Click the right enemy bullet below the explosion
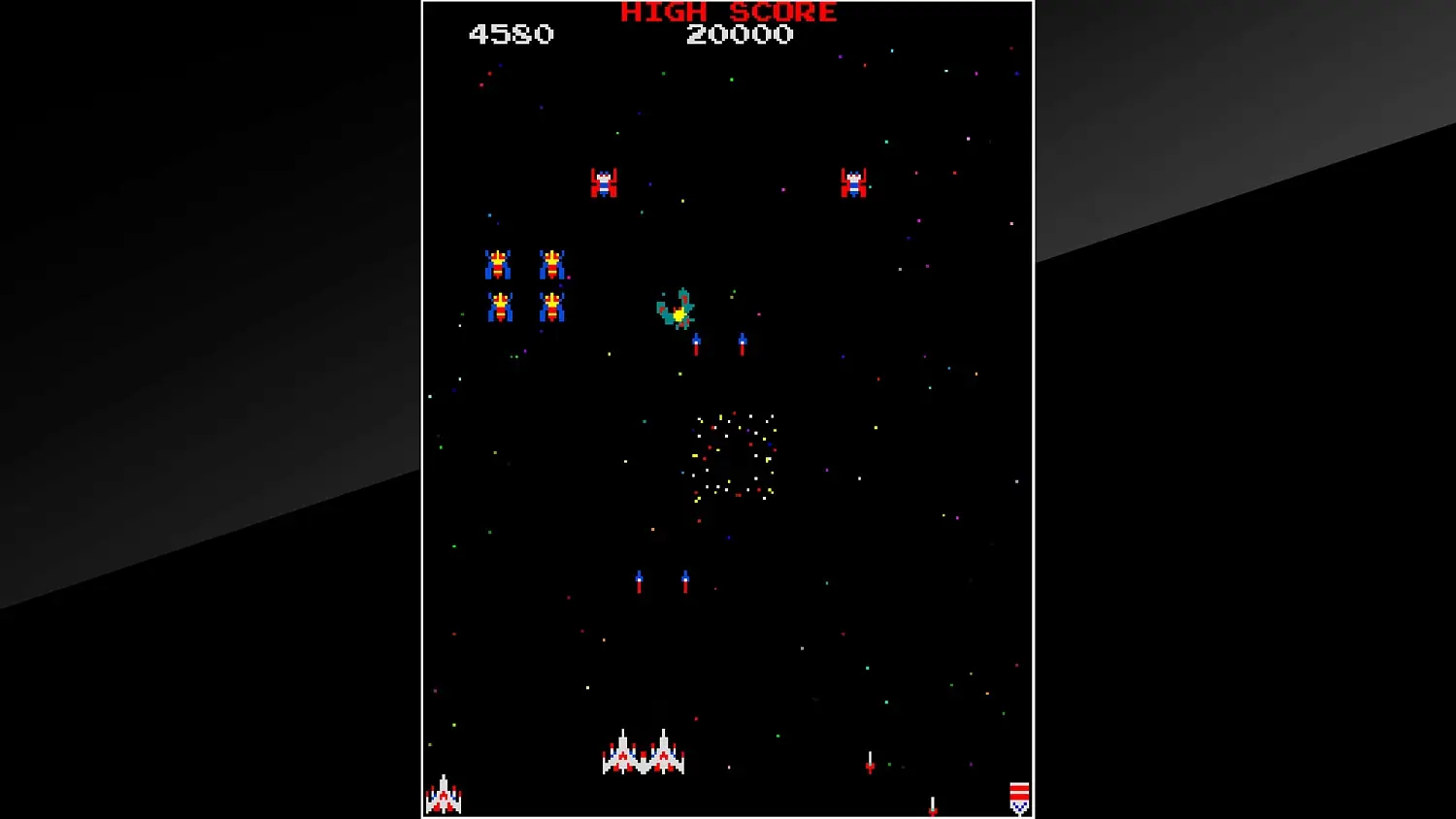Viewport: 1456px width, 819px height. click(x=743, y=343)
